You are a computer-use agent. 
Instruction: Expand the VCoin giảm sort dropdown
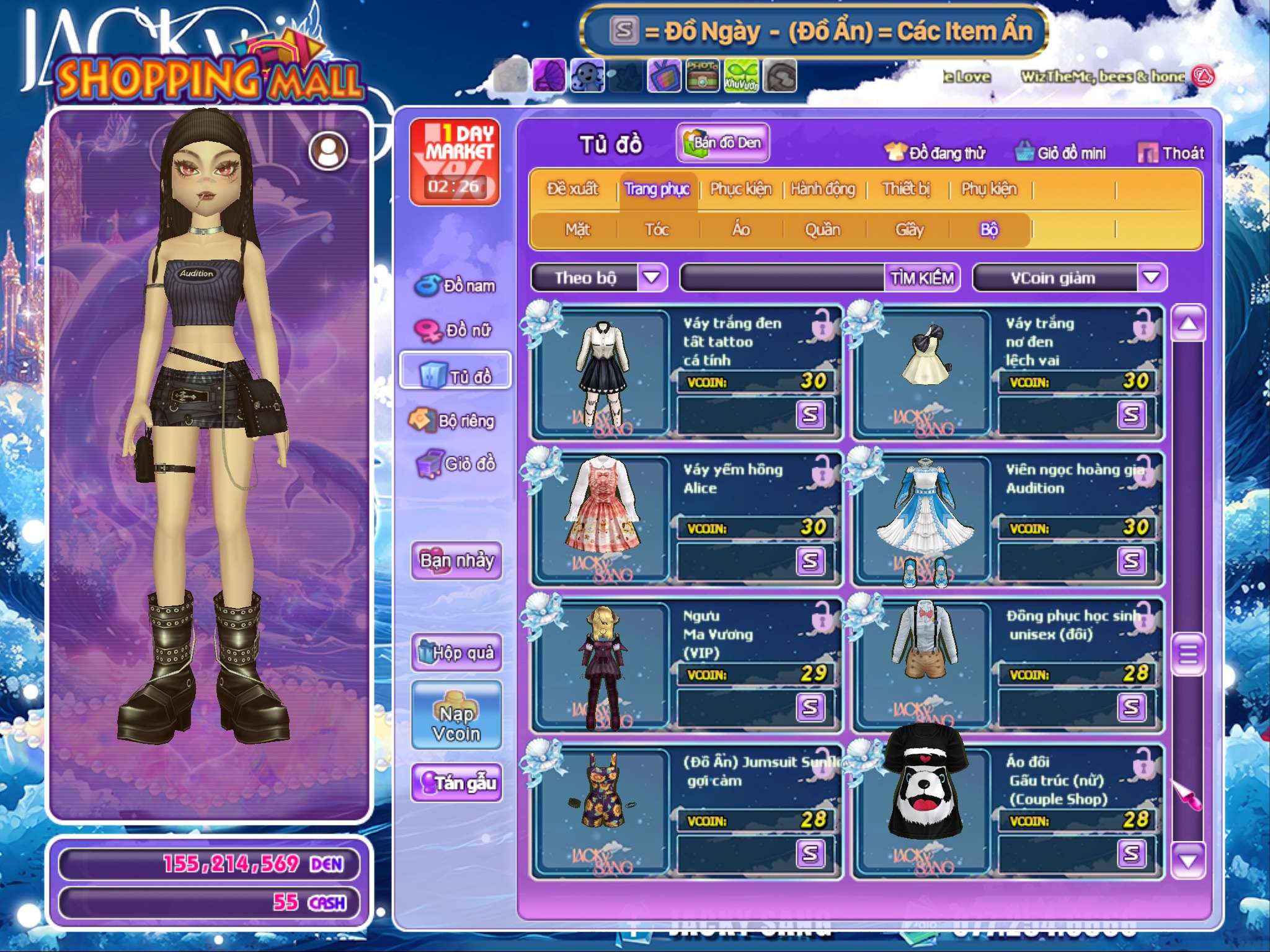[x=1152, y=278]
